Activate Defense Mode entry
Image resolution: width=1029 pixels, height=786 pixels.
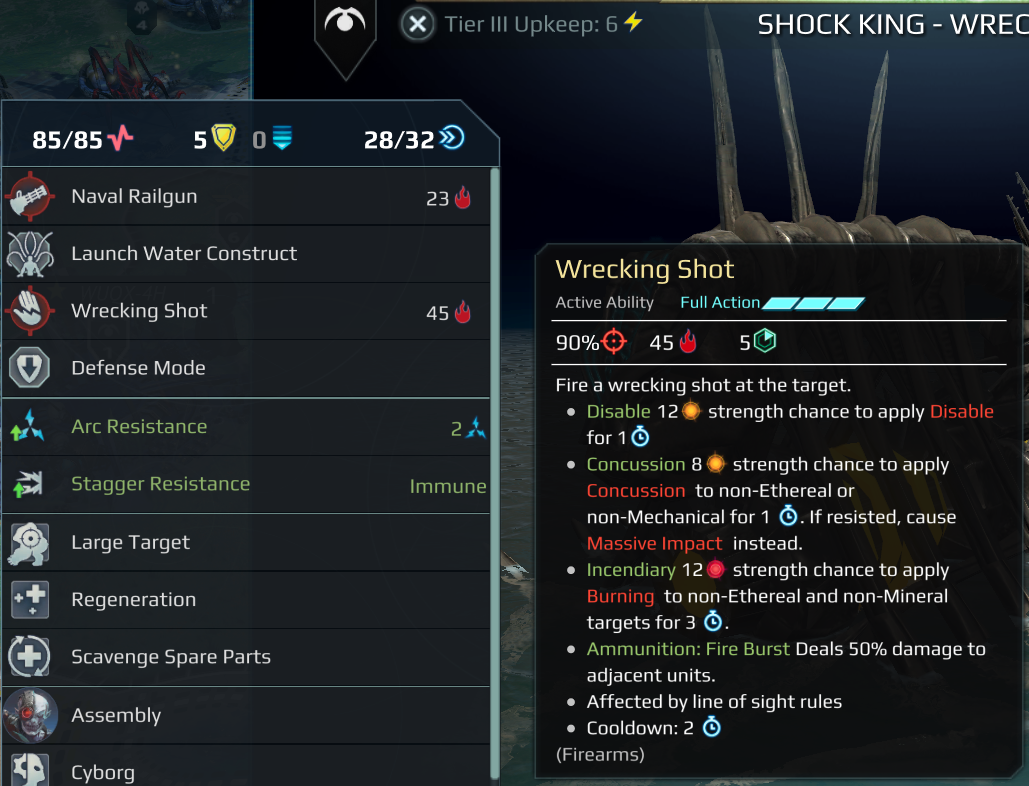[240, 368]
